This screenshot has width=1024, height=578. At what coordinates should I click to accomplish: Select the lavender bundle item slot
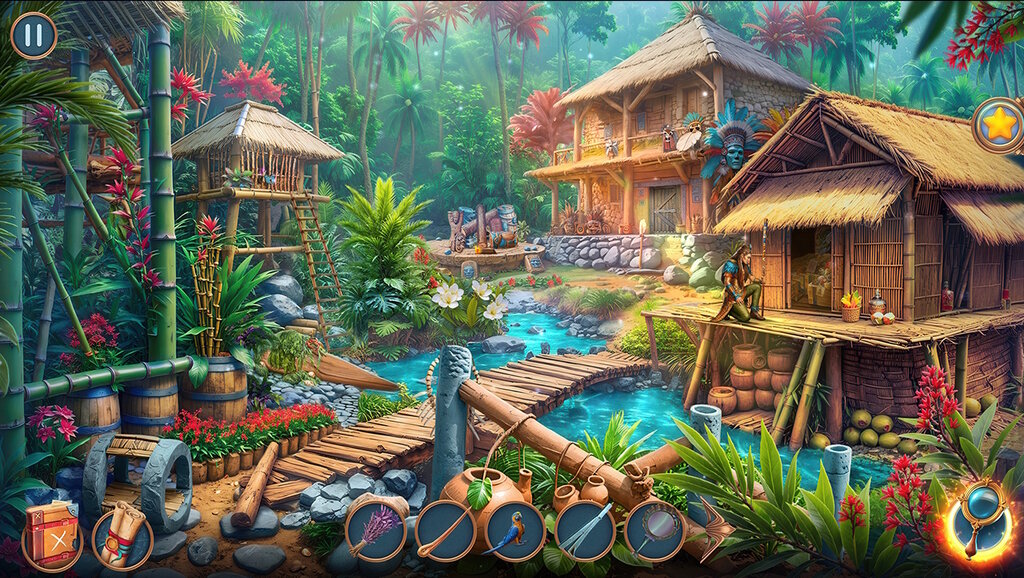click(375, 530)
